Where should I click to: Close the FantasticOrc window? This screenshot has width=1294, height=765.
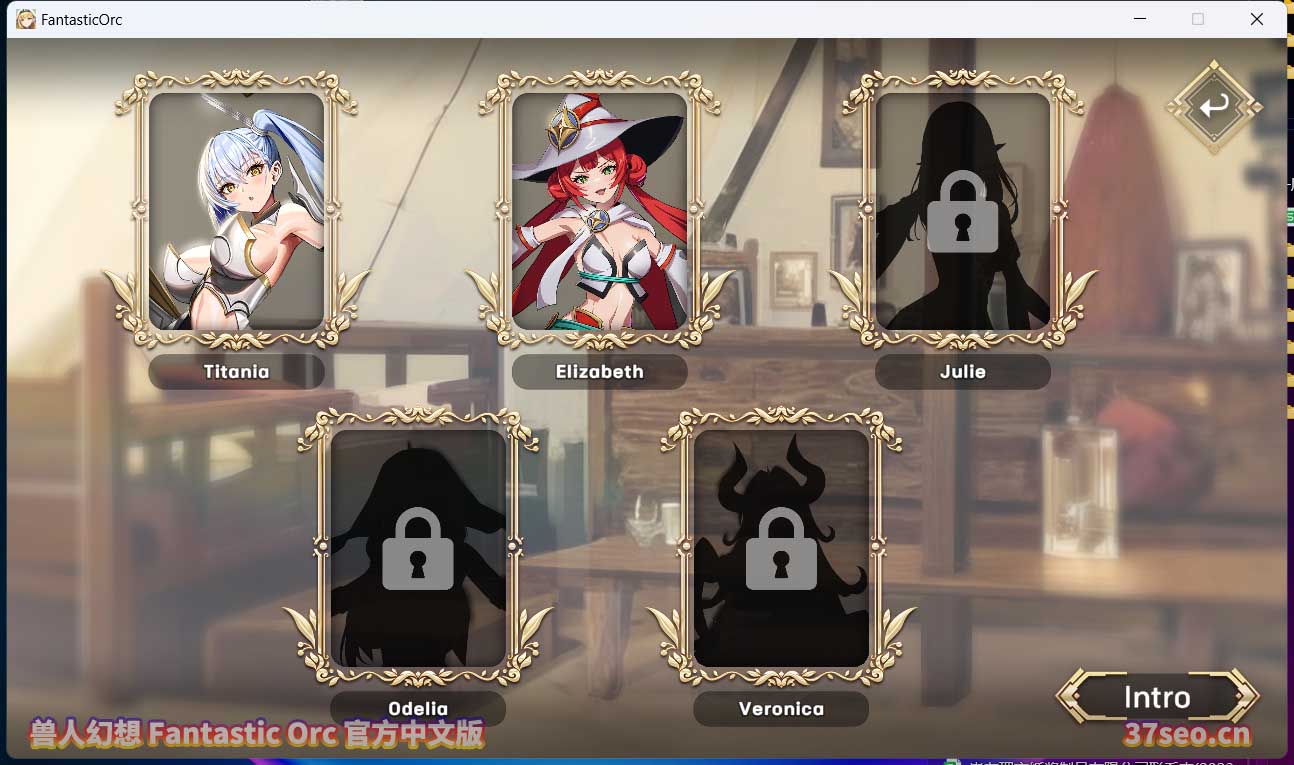click(x=1257, y=19)
